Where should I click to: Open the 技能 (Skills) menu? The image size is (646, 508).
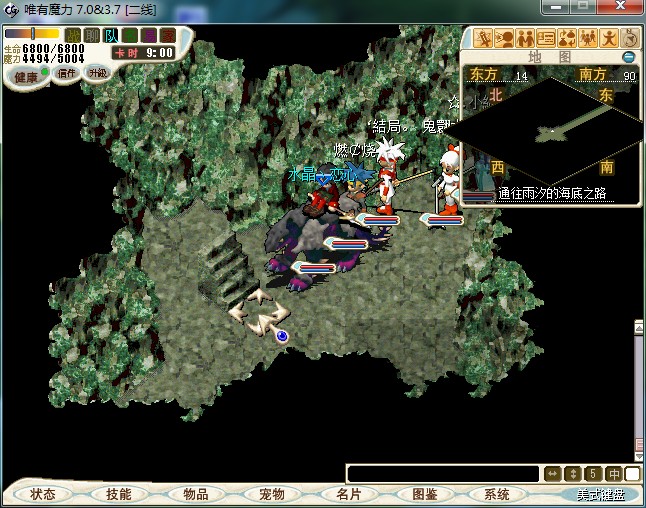(118, 494)
